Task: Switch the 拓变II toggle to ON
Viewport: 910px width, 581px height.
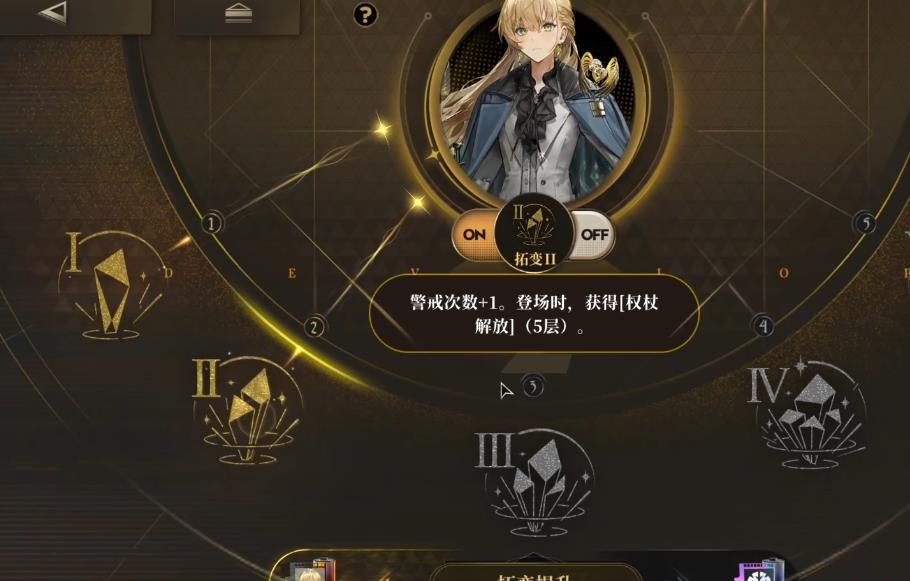Action: coord(474,235)
